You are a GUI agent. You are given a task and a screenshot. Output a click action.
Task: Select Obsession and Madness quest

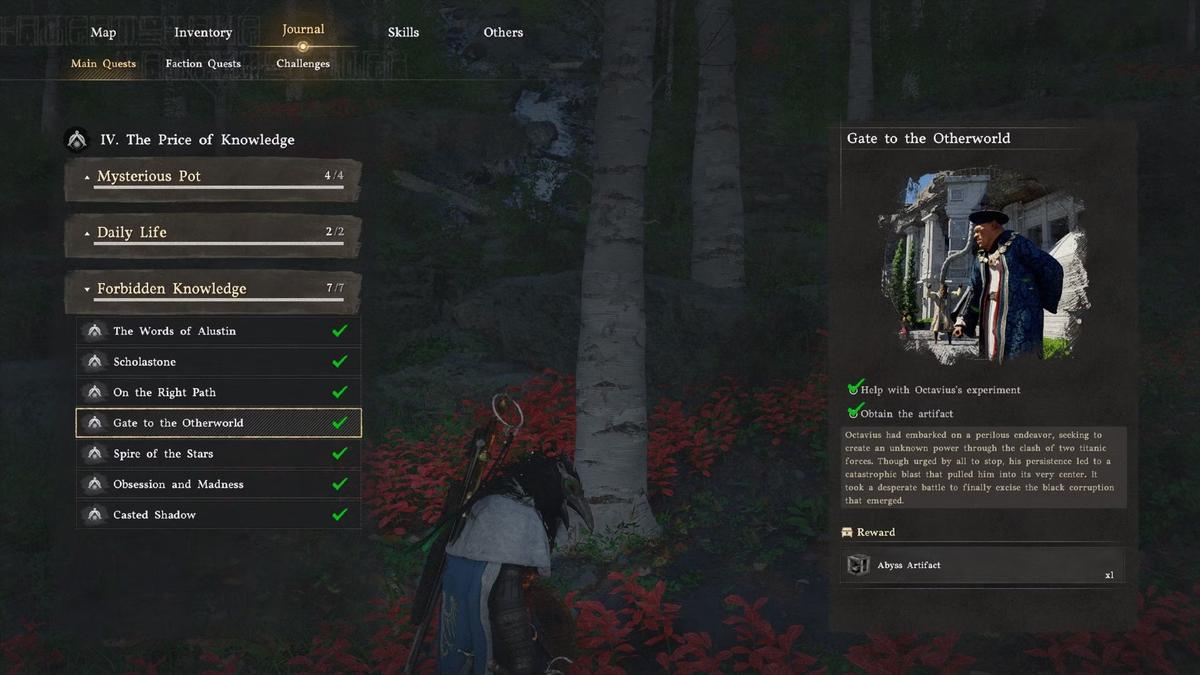(218, 484)
